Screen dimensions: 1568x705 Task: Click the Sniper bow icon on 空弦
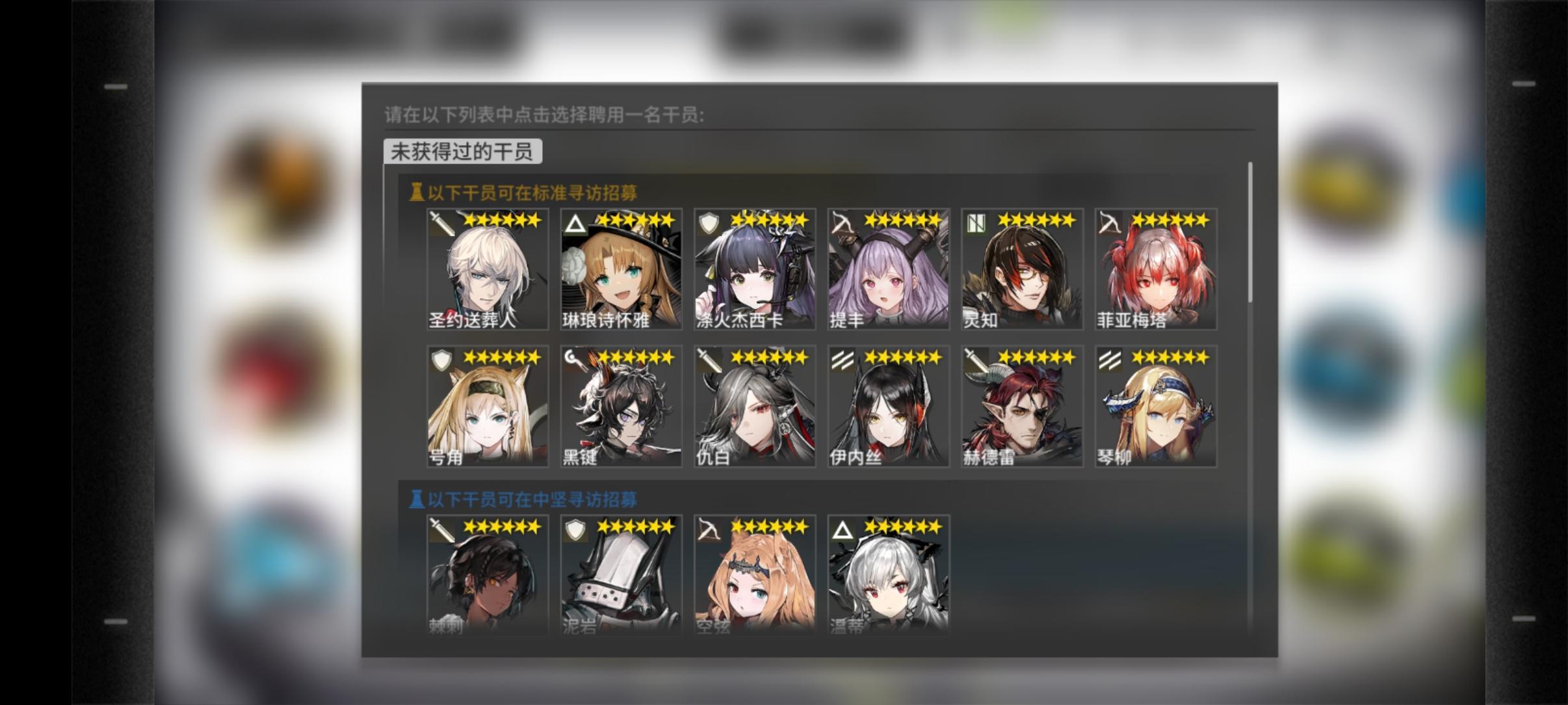pos(711,531)
